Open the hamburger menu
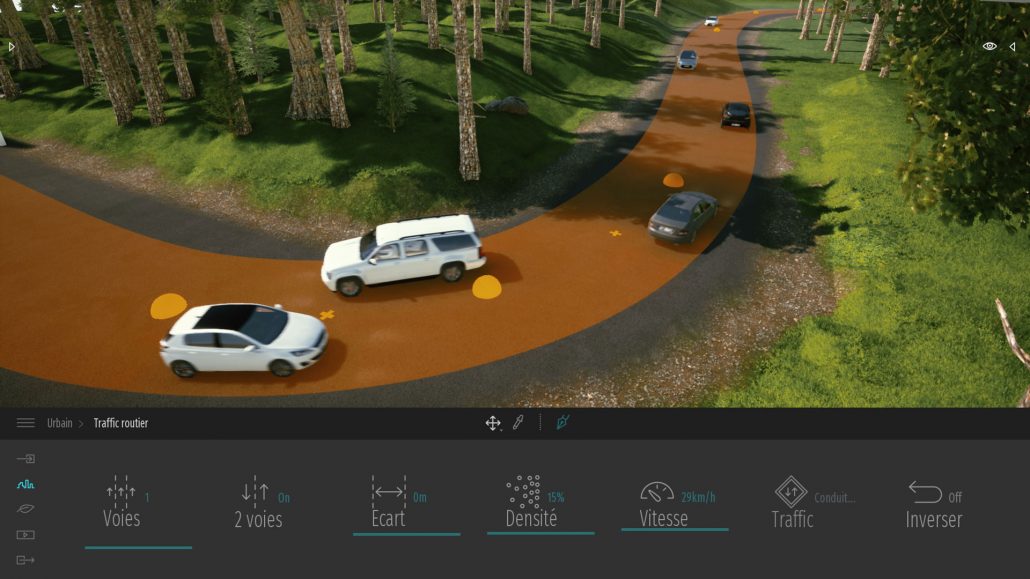This screenshot has width=1030, height=579. [26, 423]
